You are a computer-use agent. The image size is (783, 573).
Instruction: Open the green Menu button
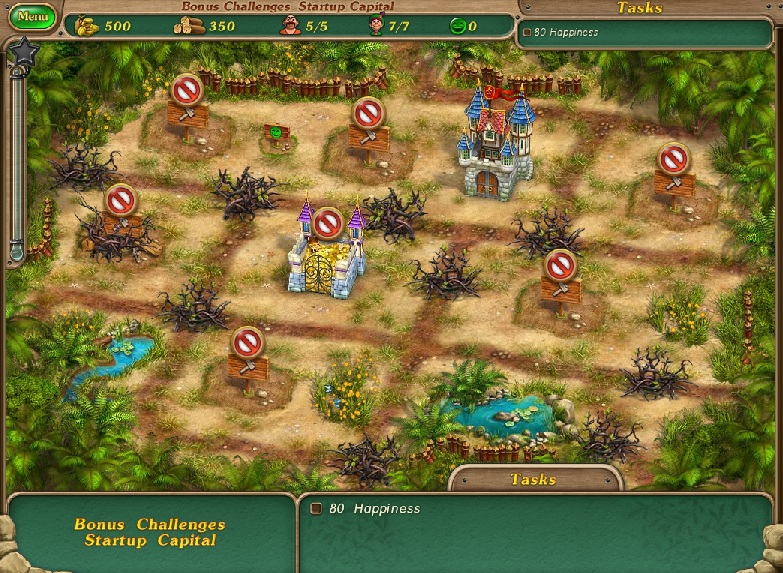click(x=32, y=17)
